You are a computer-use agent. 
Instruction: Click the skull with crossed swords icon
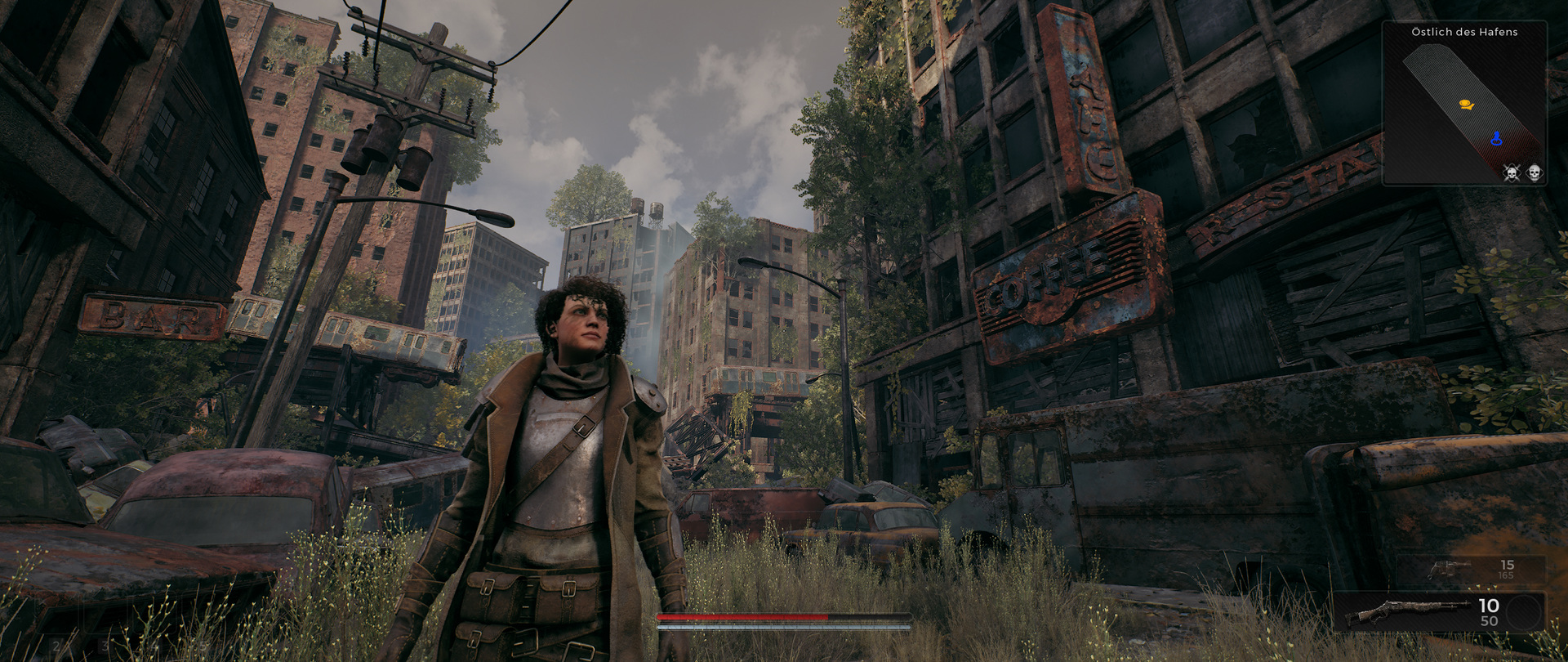point(1512,173)
